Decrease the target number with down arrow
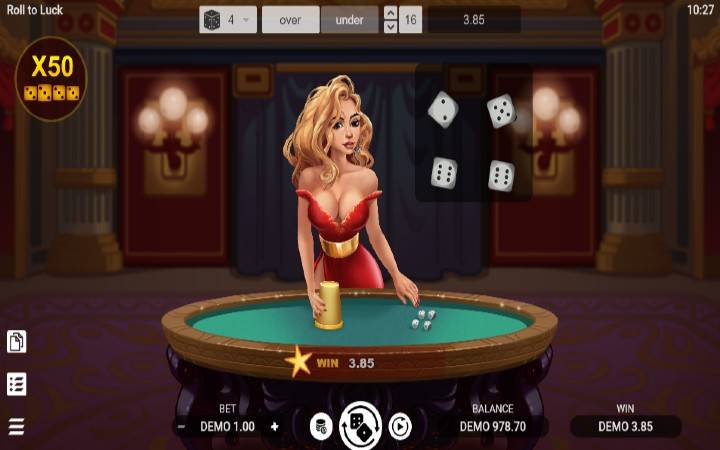The width and height of the screenshot is (720, 450). pos(390,26)
